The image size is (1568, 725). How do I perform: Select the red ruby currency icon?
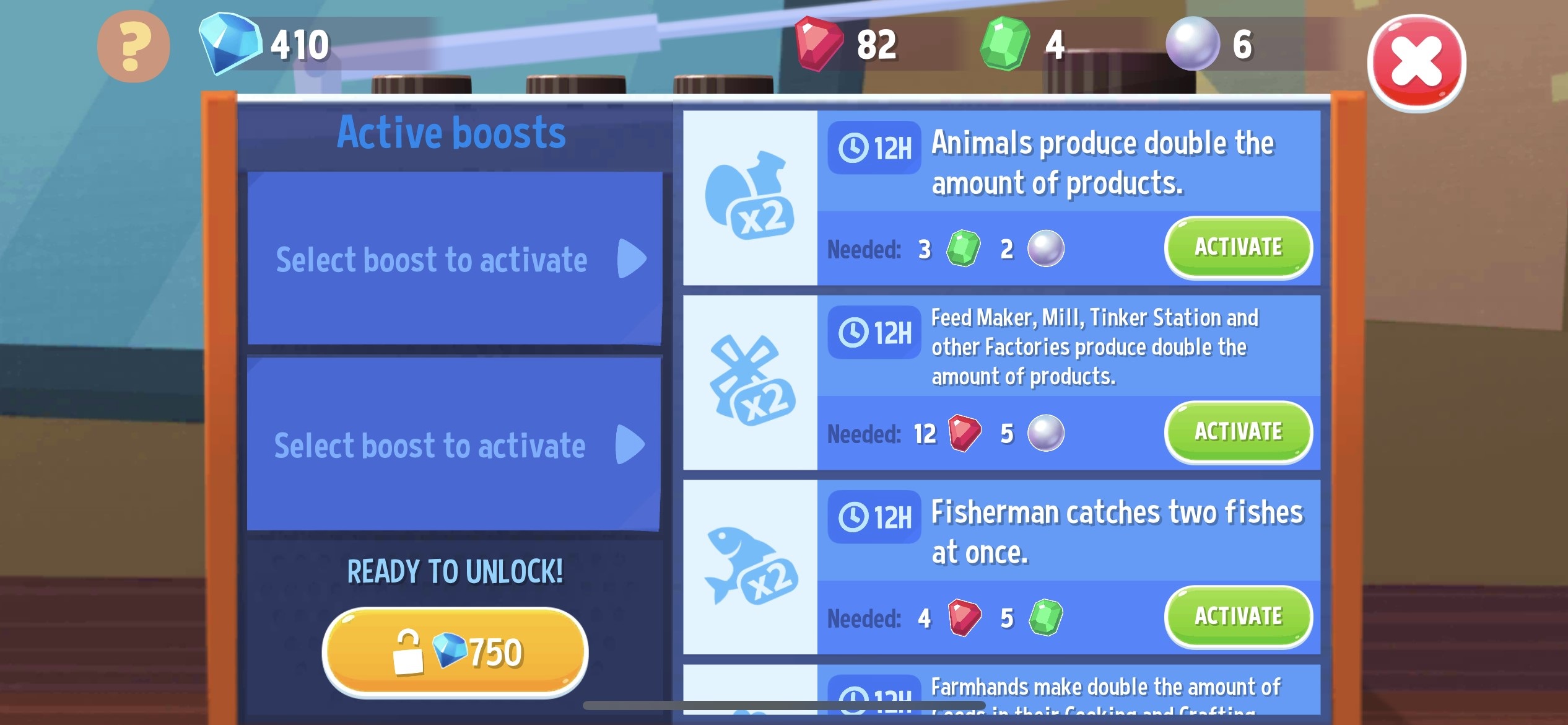816,42
